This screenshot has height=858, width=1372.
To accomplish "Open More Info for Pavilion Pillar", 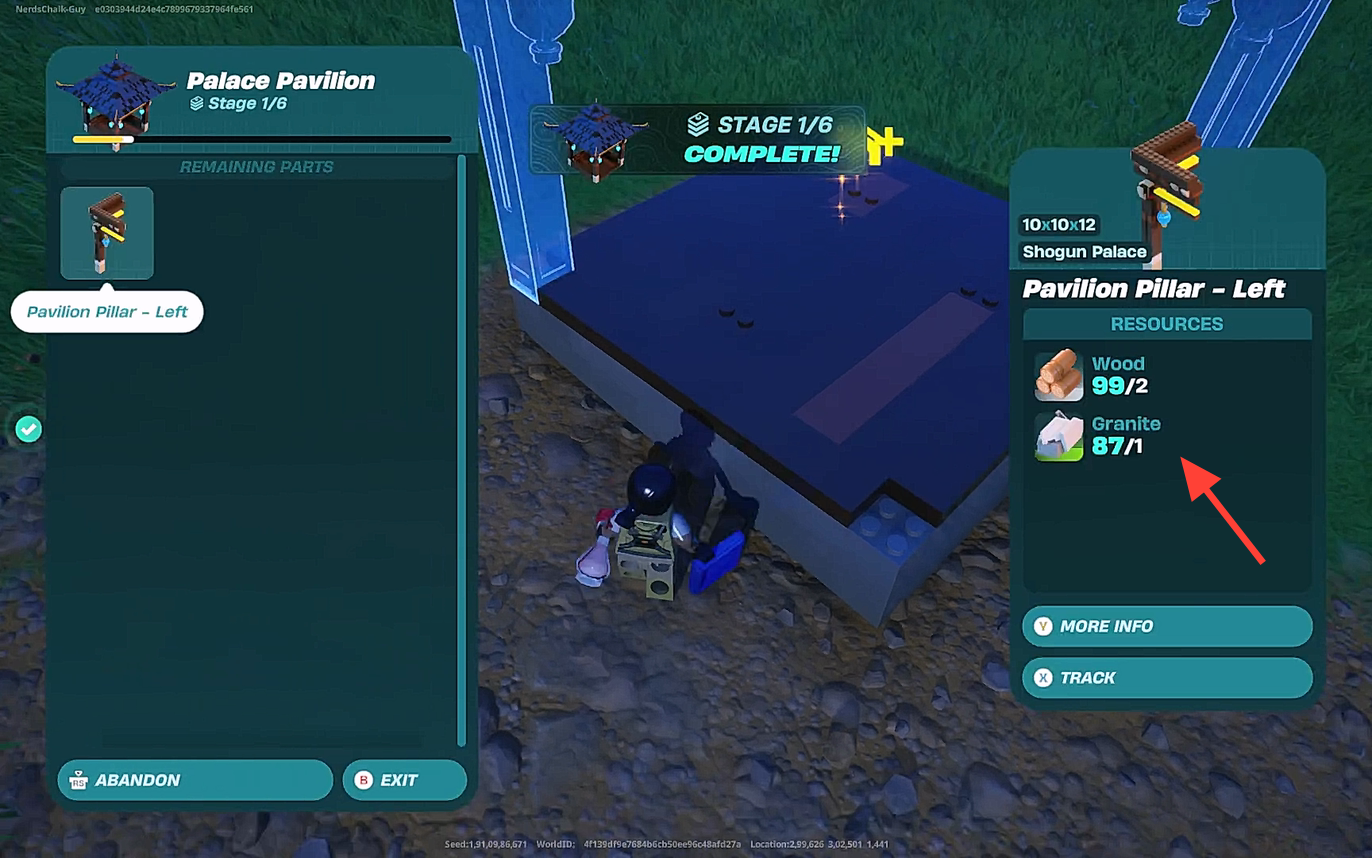I will point(1166,626).
